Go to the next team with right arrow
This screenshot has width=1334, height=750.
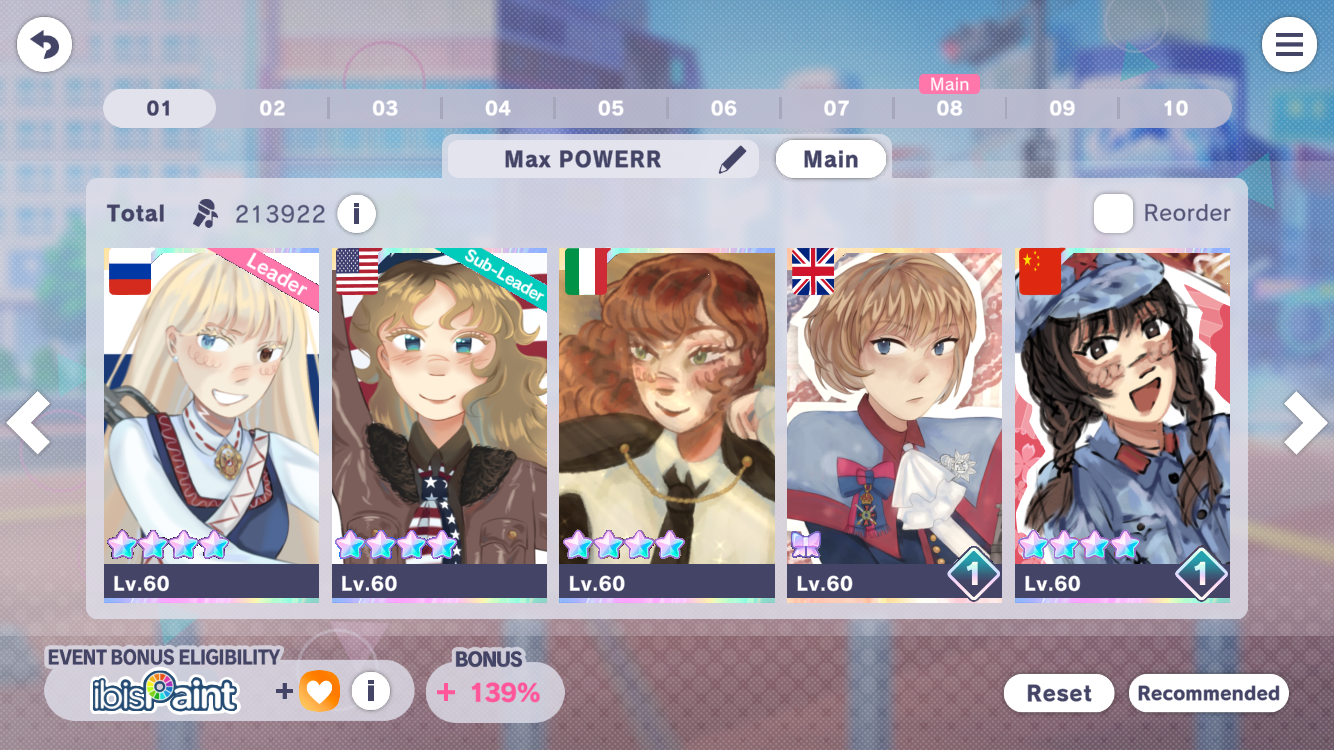[x=1305, y=422]
